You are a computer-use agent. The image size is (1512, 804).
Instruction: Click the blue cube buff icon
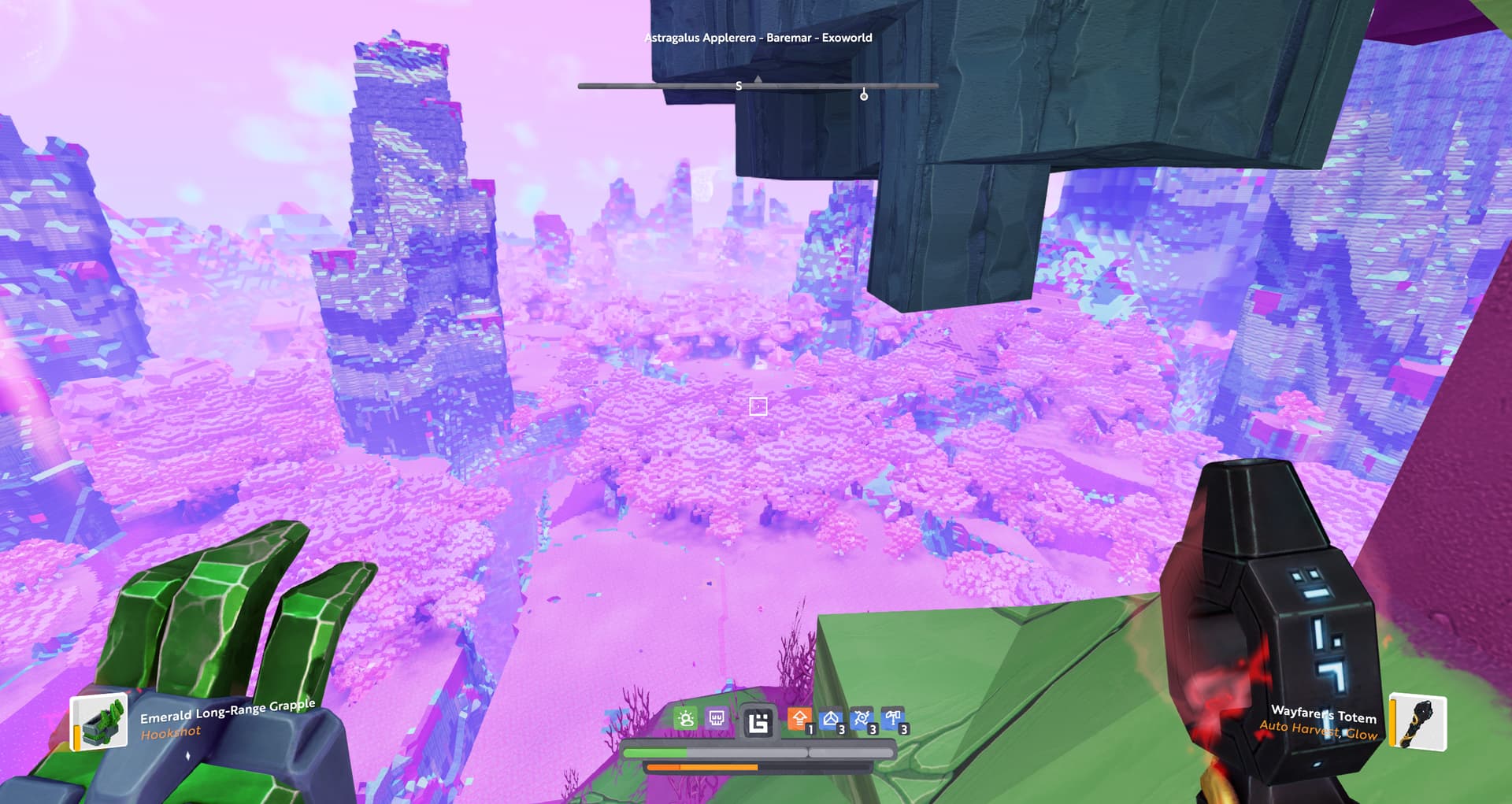click(x=831, y=719)
